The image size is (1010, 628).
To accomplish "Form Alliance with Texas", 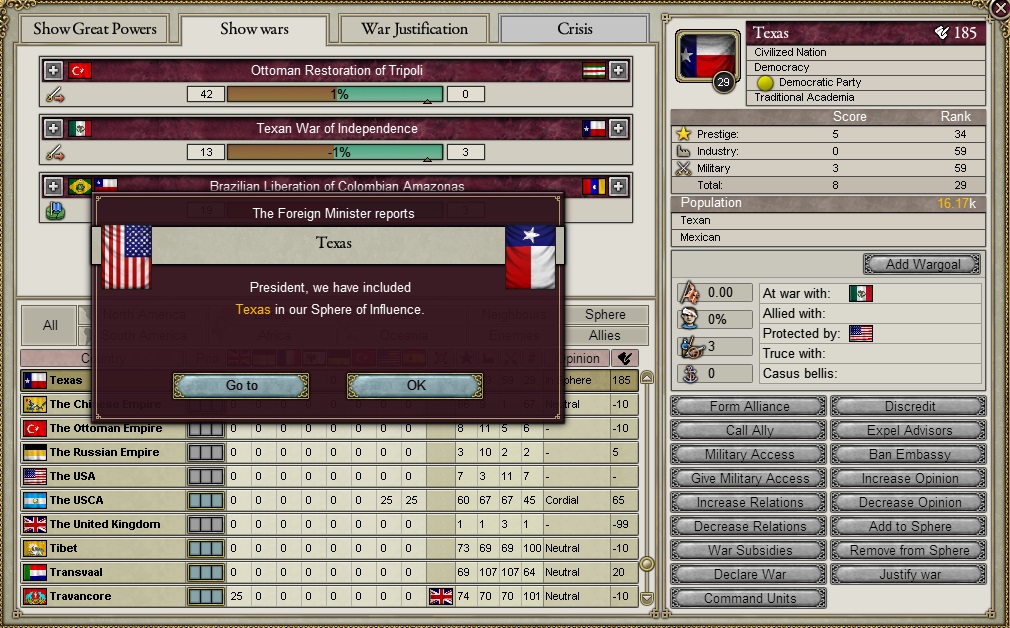I will (749, 406).
